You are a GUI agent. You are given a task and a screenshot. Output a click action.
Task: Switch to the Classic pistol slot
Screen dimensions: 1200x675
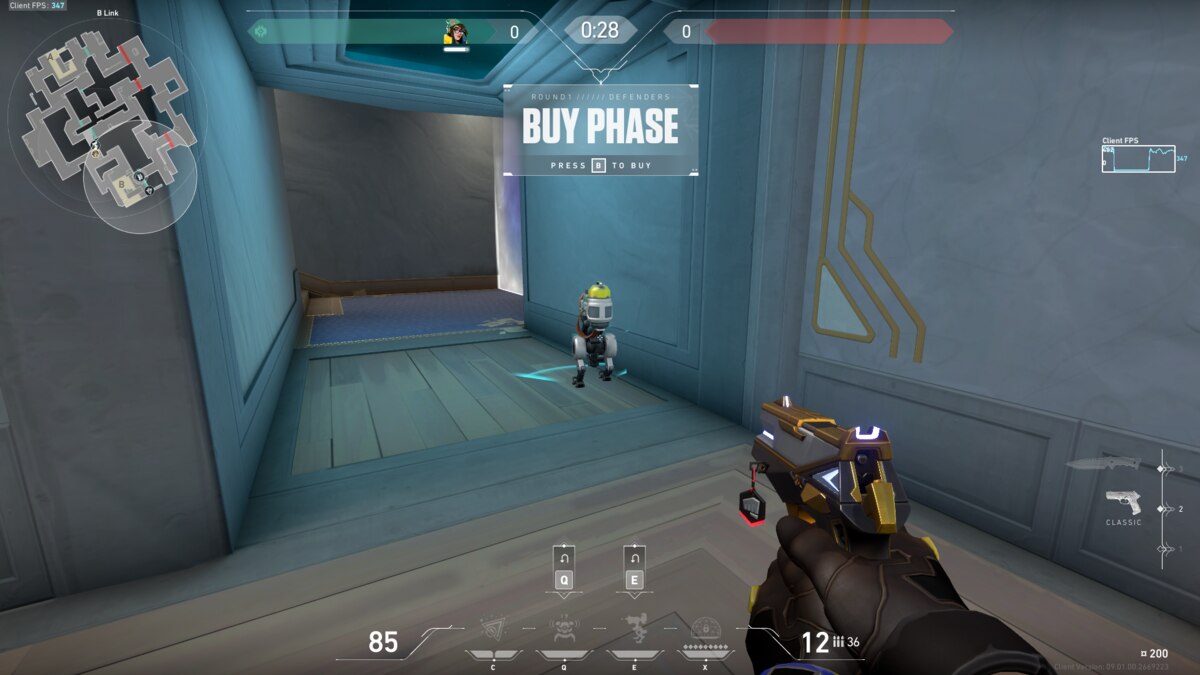[x=1123, y=503]
